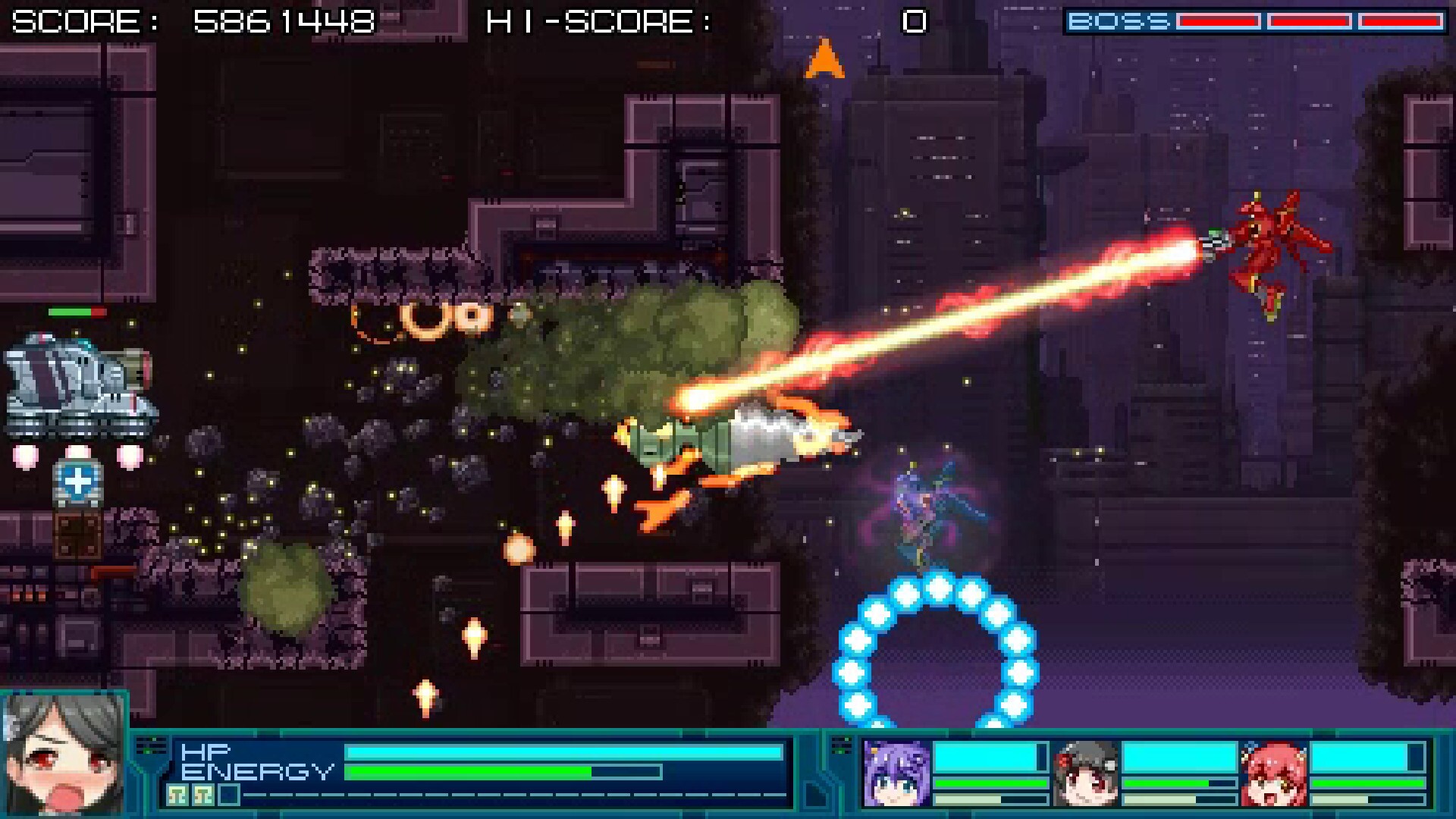This screenshot has height=819, width=1456.
Task: Click the second bomb stock icon
Action: 203,795
